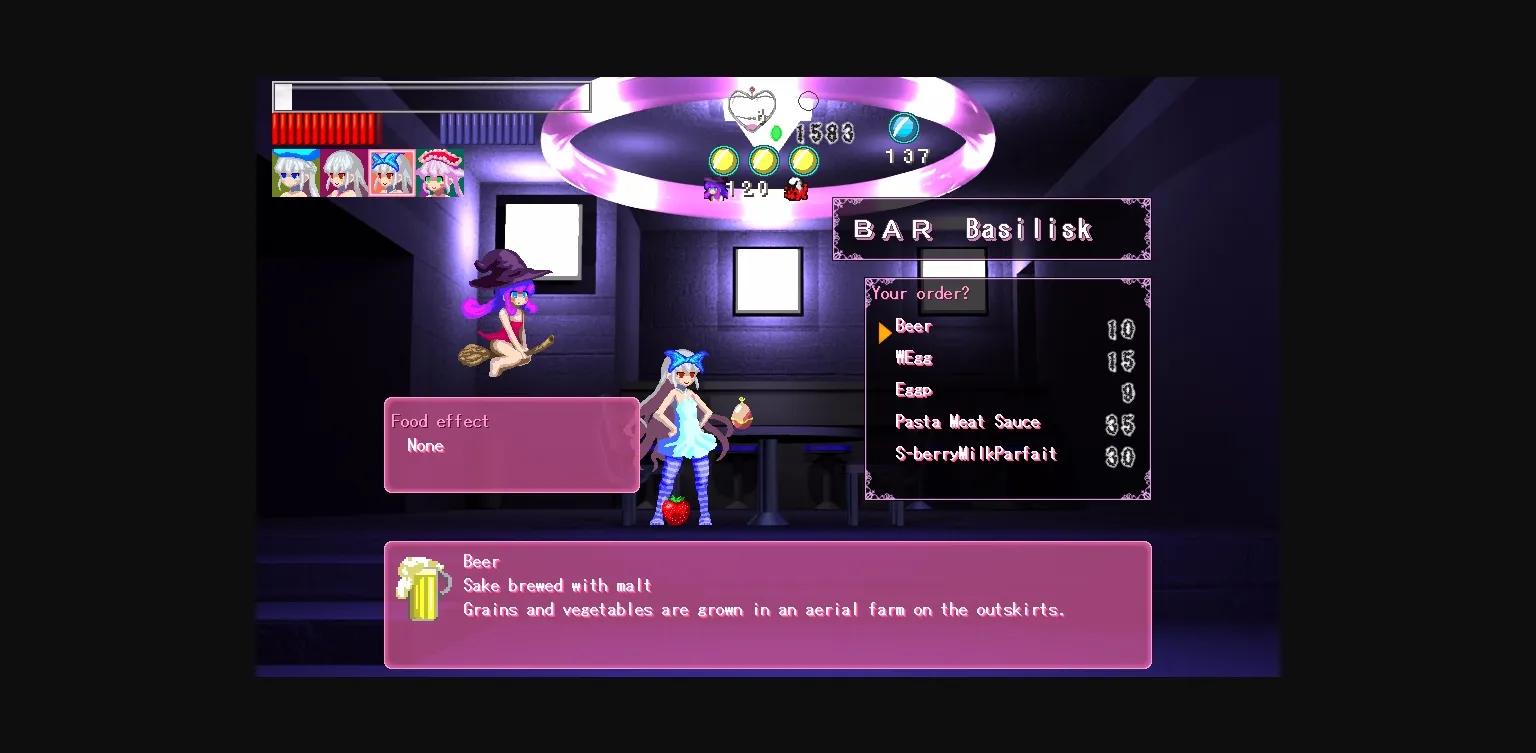1536x753 pixels.
Task: Click the middle yellow coin icon
Action: click(x=763, y=160)
